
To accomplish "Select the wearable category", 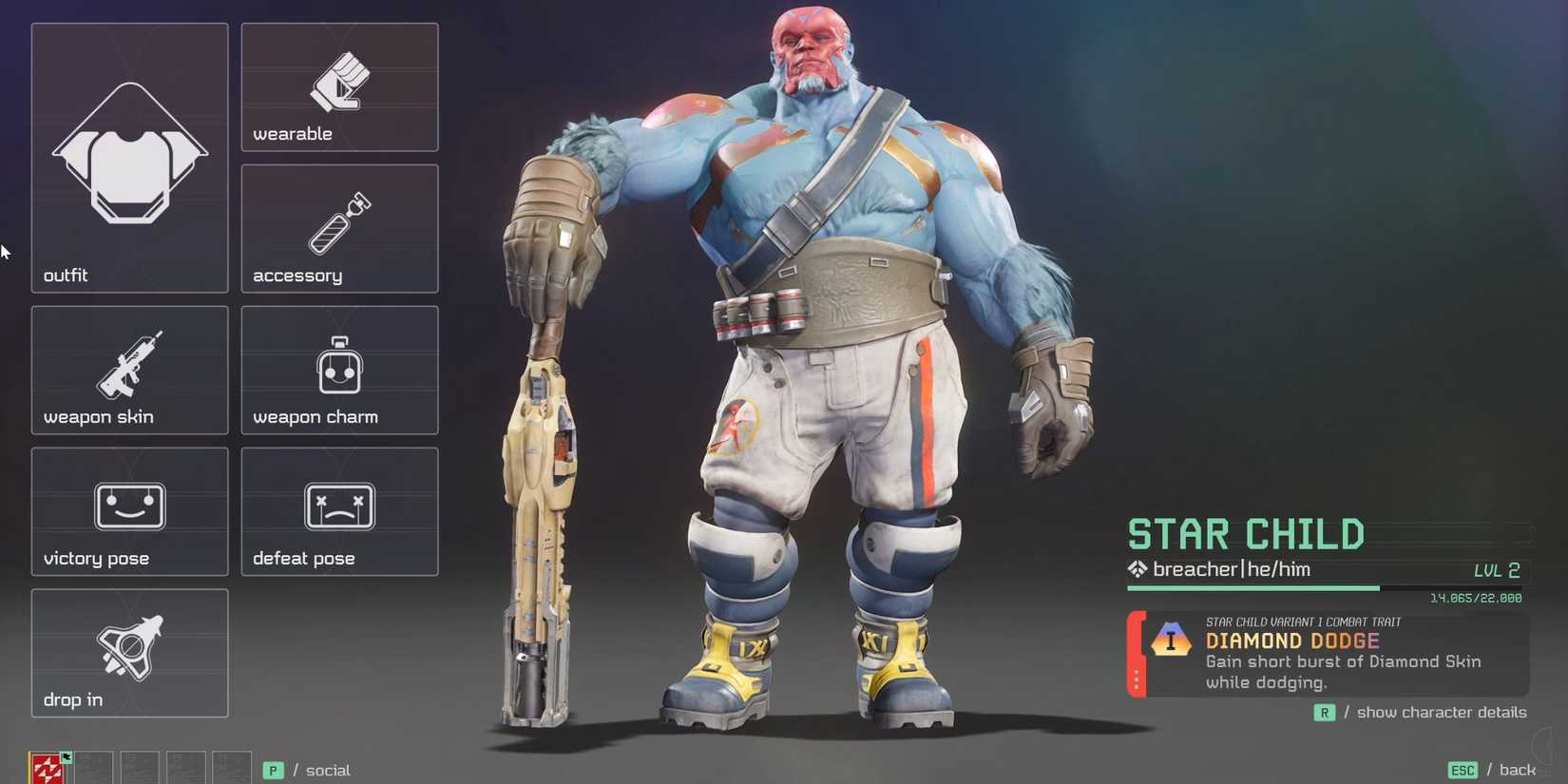I will click(338, 87).
